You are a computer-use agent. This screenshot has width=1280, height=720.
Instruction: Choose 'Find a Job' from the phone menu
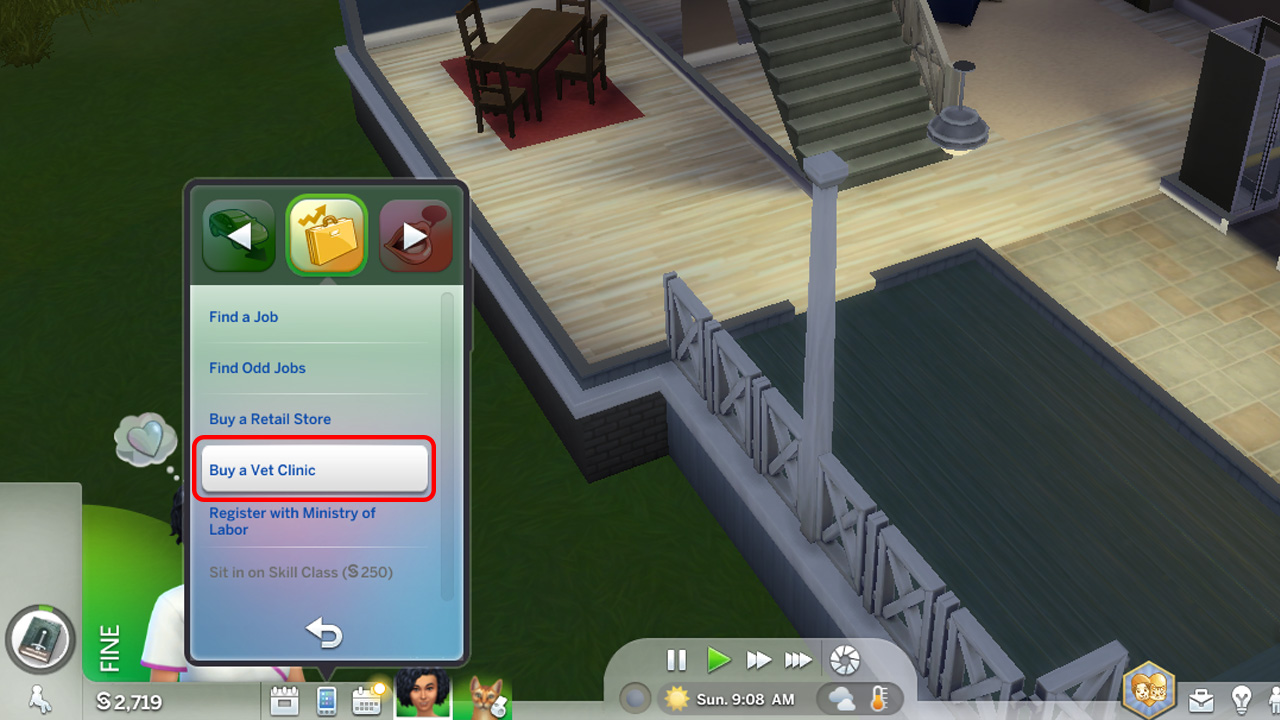point(244,317)
